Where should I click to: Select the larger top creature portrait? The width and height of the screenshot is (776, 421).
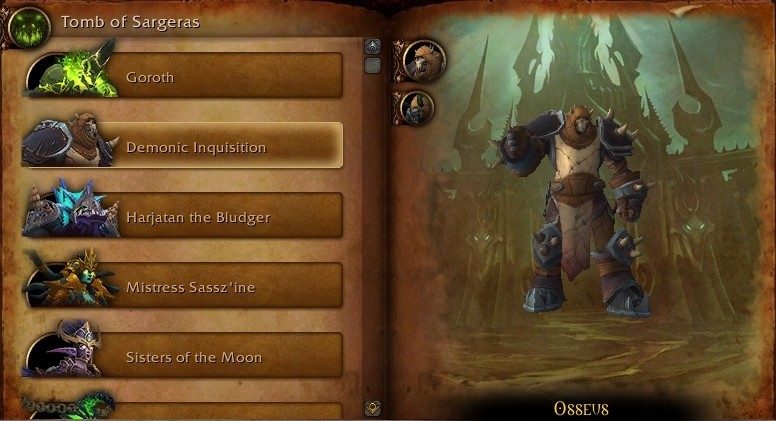[423, 60]
